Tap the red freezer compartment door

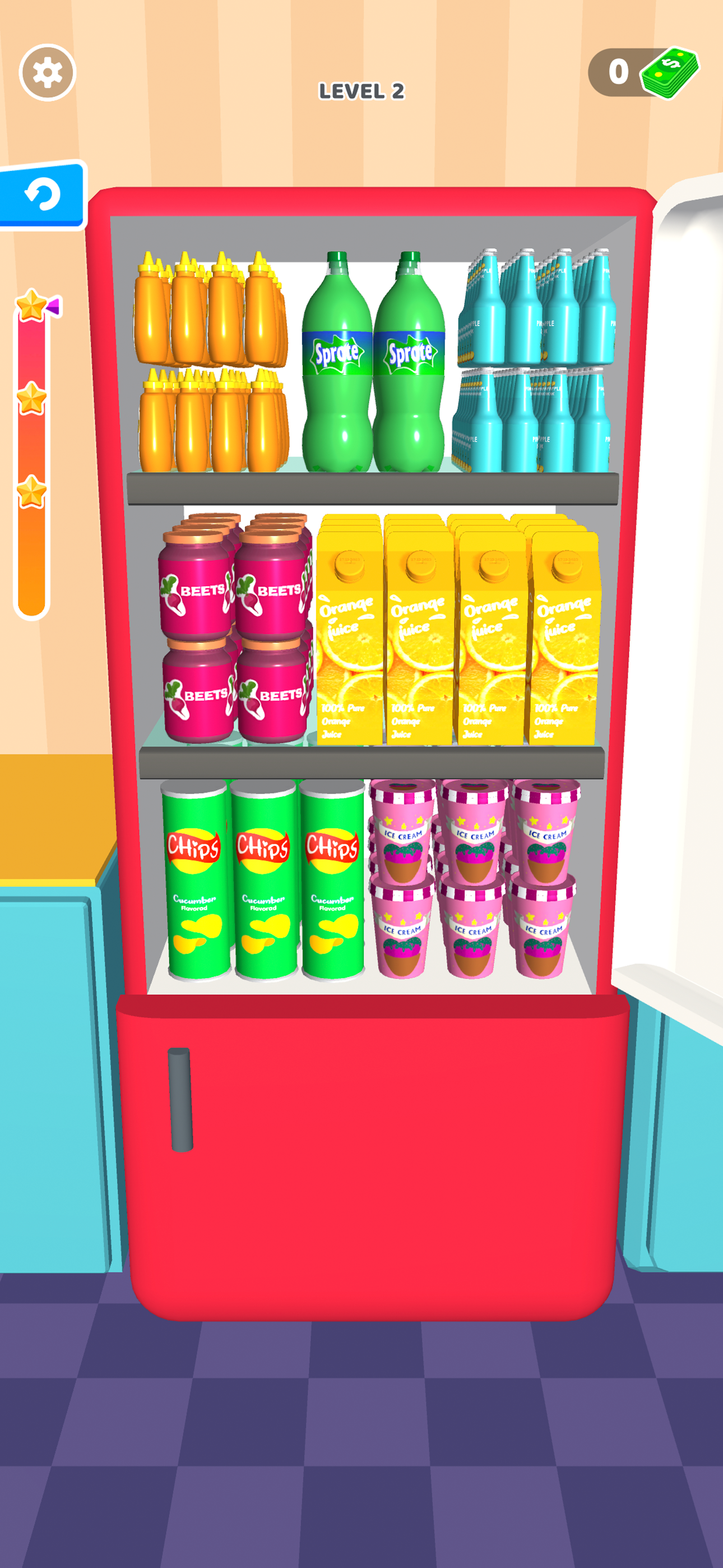tap(365, 1187)
